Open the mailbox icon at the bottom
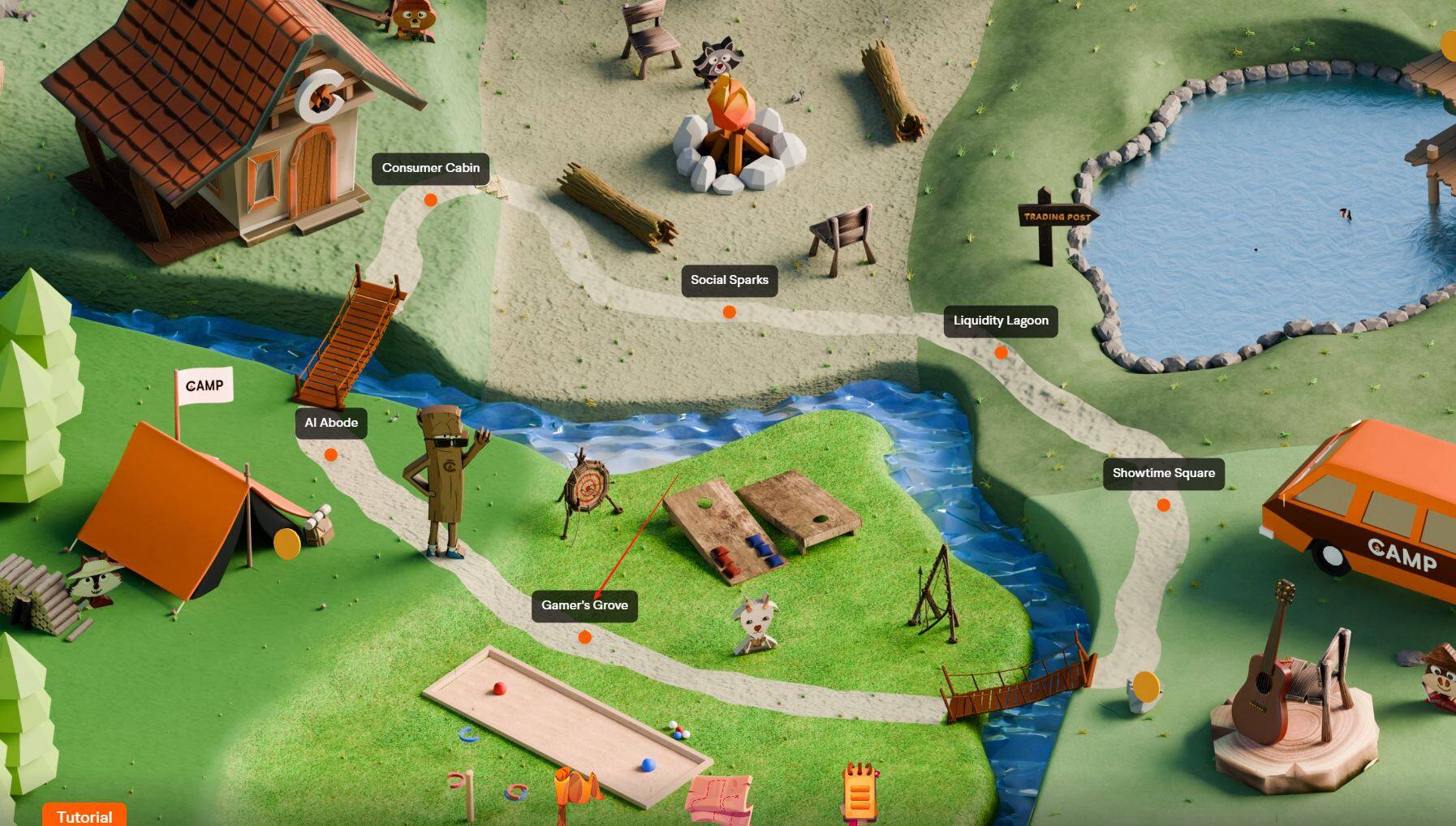 point(574,787)
